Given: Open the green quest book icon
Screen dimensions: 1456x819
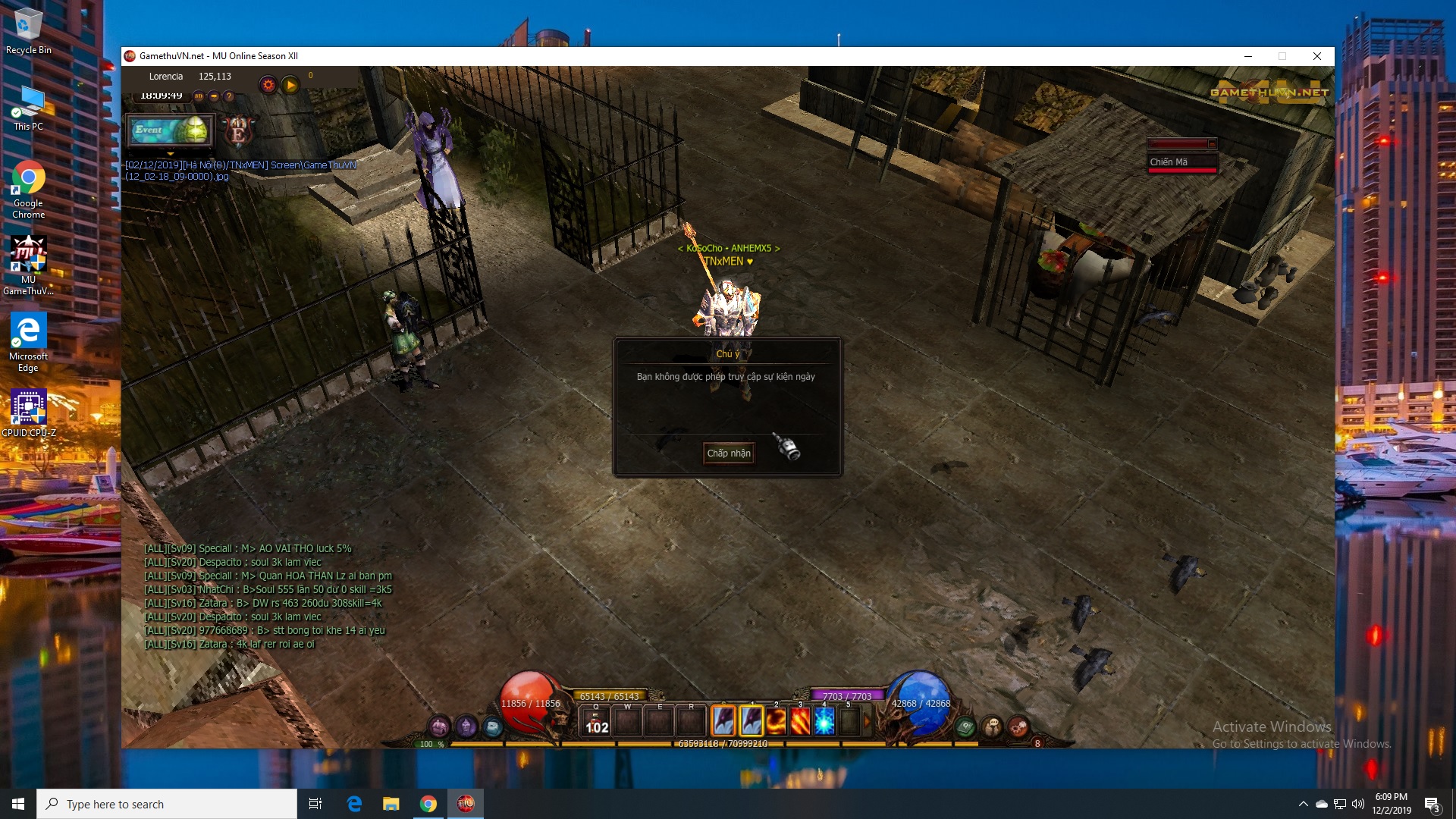Looking at the screenshot, I should point(965,727).
